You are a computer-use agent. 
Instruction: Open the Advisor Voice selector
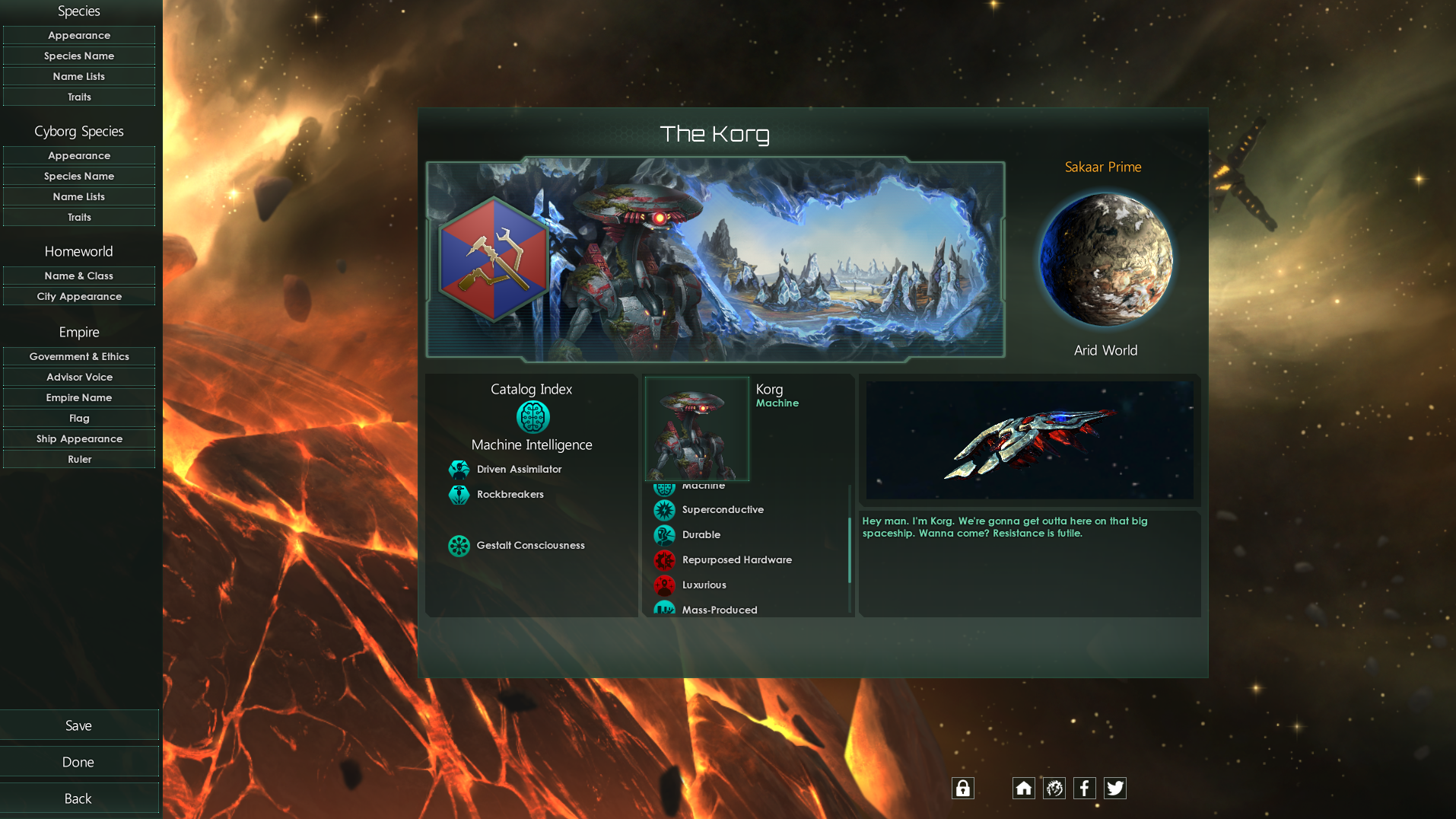(79, 377)
